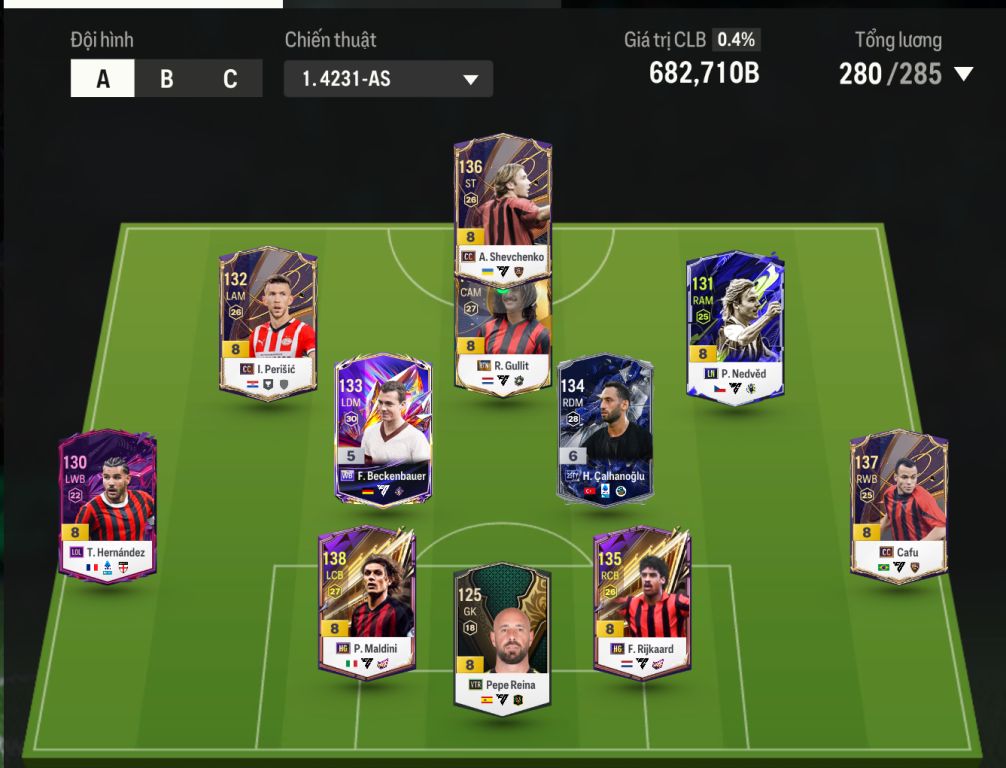
Task: Switch to squad C tab
Action: coord(230,79)
